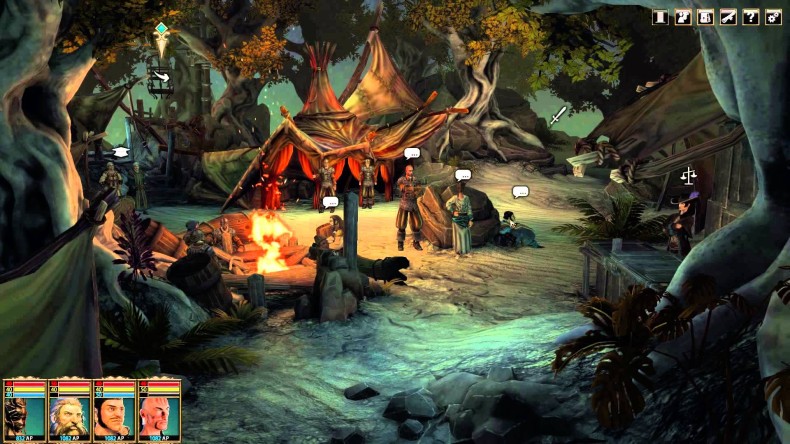The width and height of the screenshot is (790, 444).
Task: Open the settings gear icon
Action: click(x=773, y=17)
